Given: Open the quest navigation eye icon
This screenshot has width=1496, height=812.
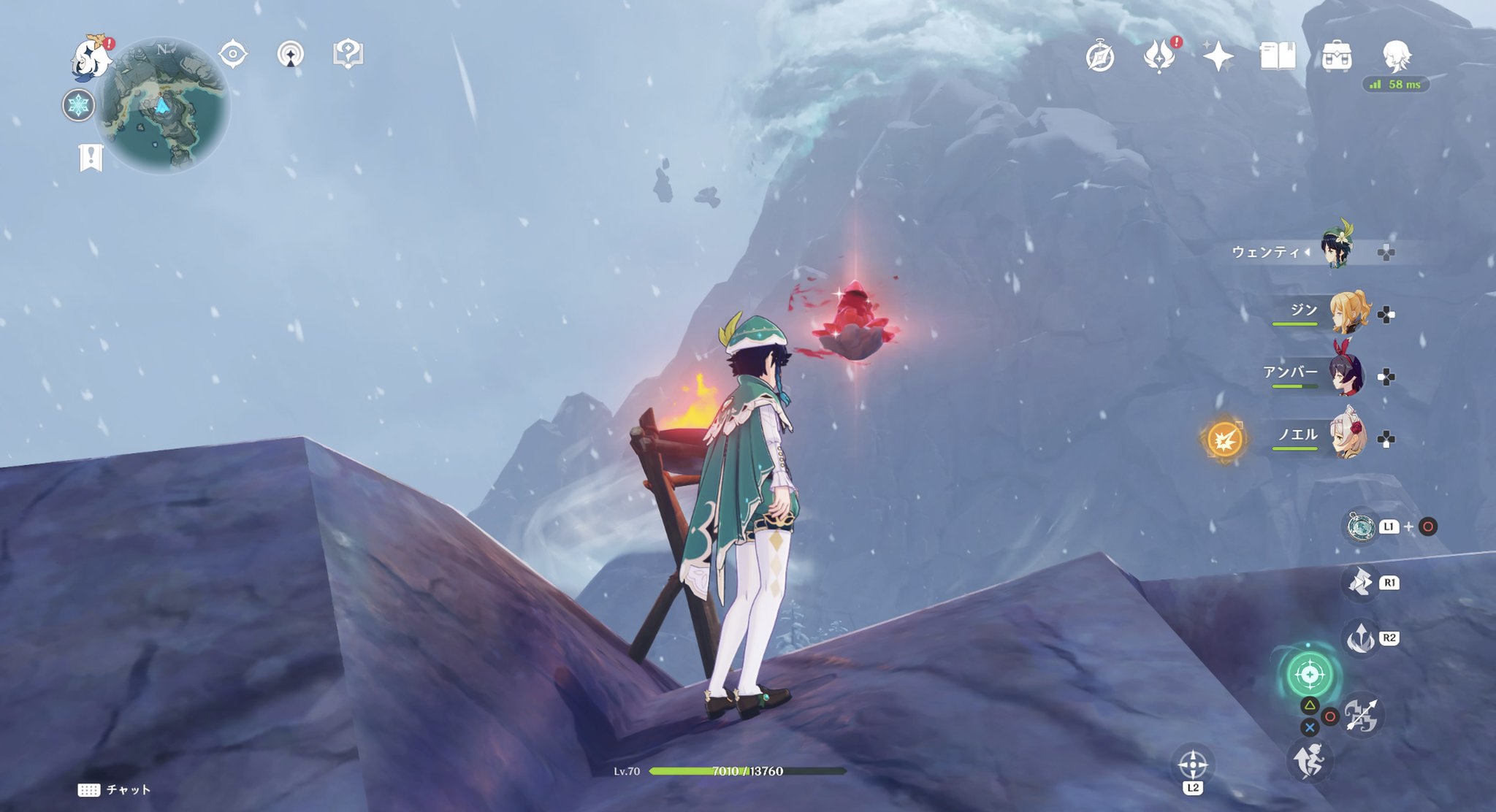Looking at the screenshot, I should (233, 54).
